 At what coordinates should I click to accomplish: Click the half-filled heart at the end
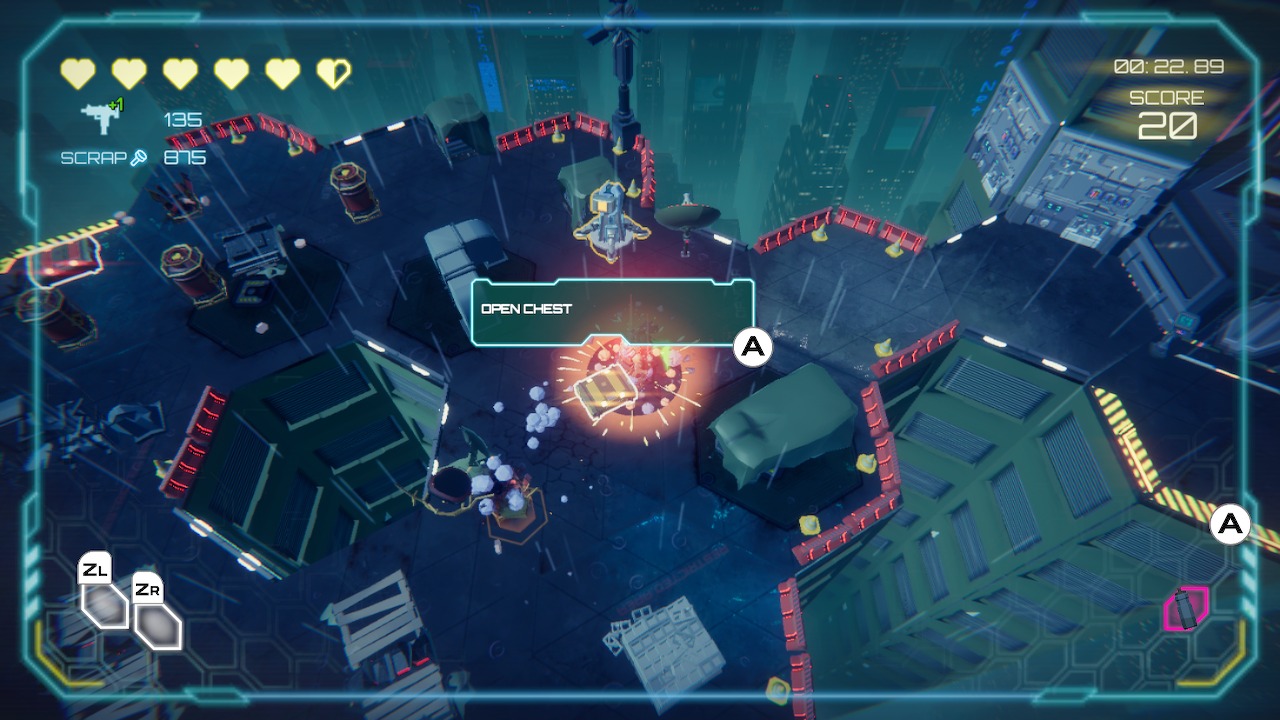[334, 71]
